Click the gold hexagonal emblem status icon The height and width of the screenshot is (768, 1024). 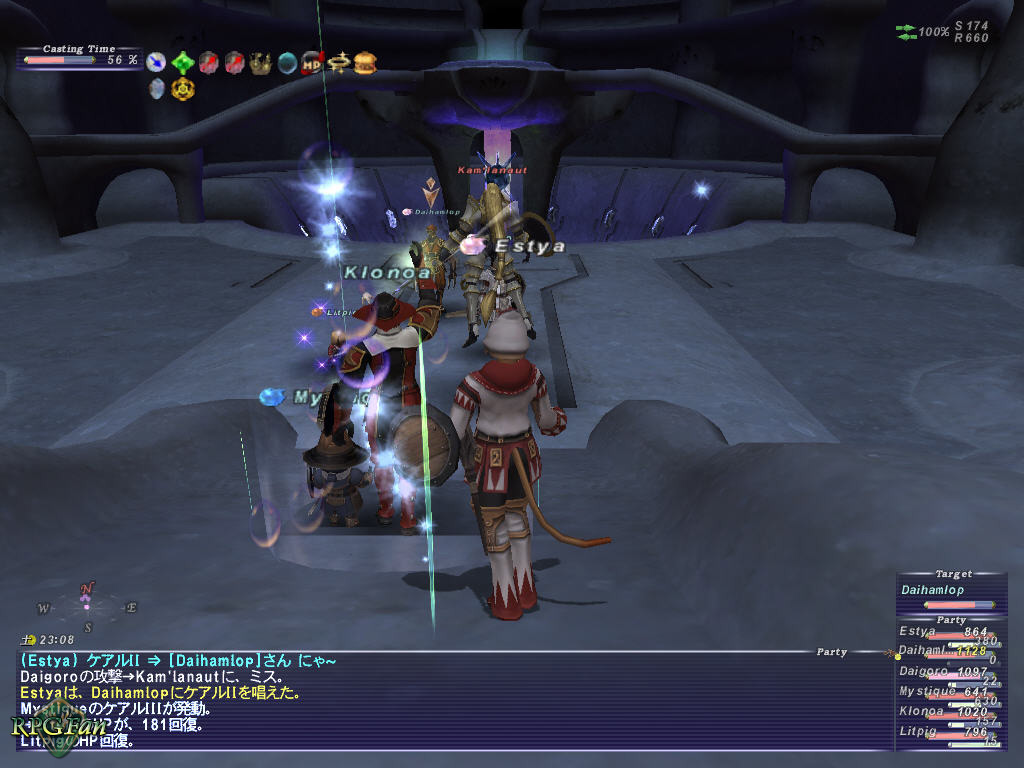pos(182,89)
